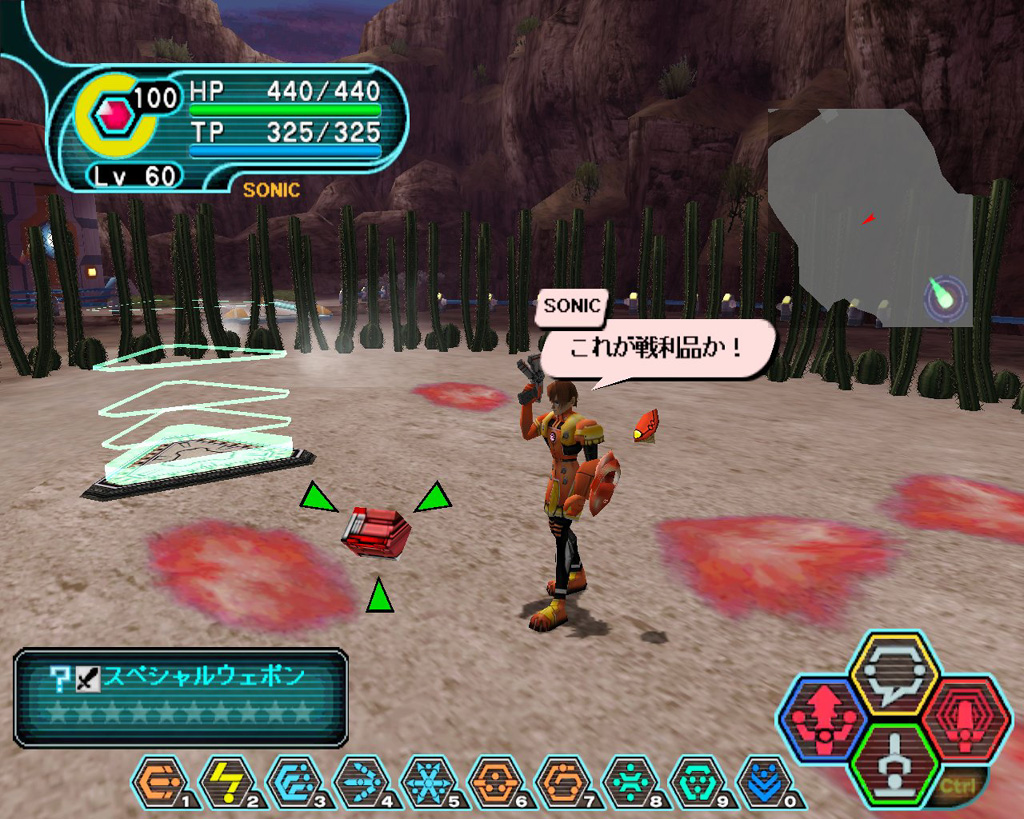Cast the blue snowflake ice technique
Screen dimensions: 1024x819
click(x=426, y=781)
